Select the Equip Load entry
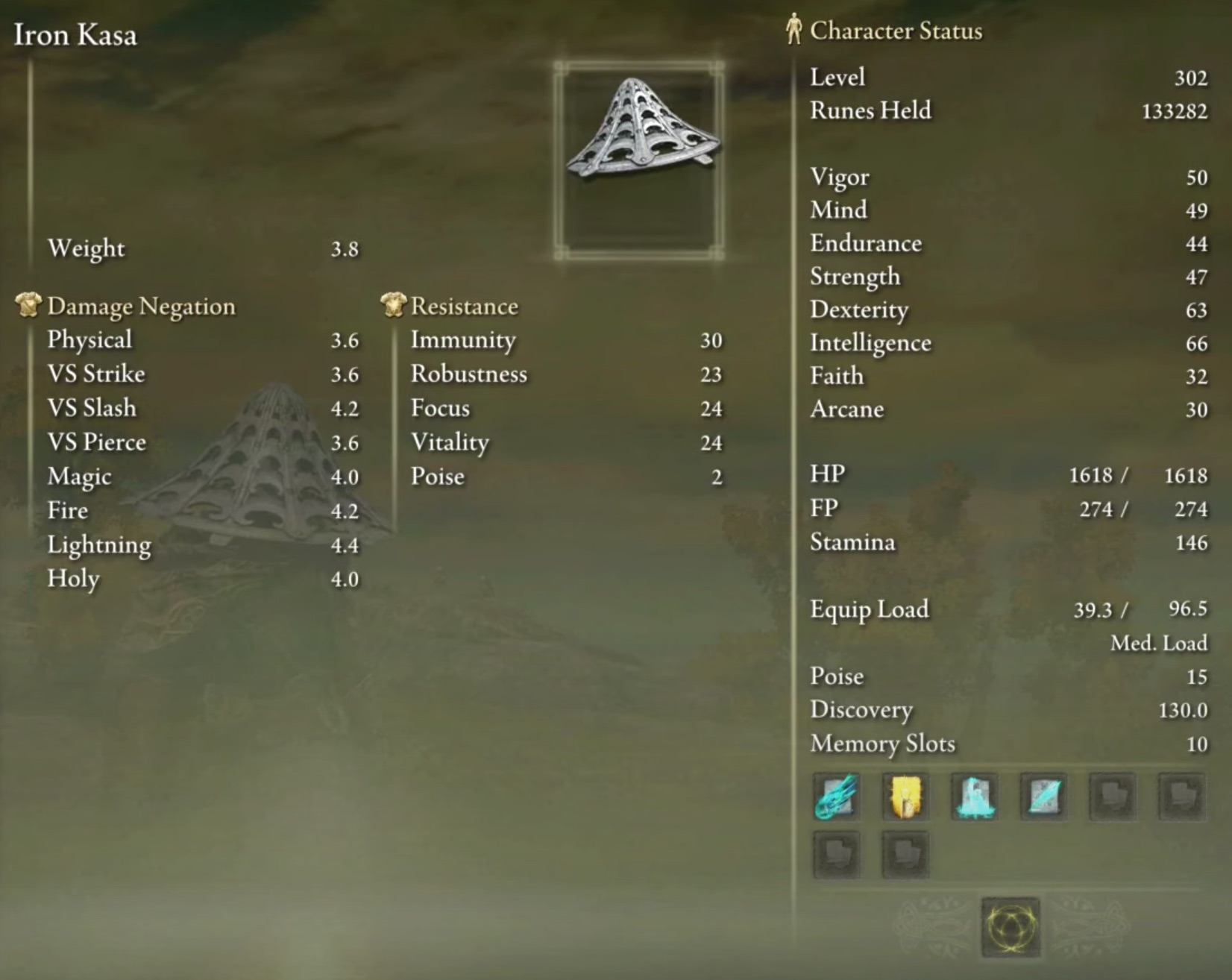Image resolution: width=1232 pixels, height=980 pixels. tap(869, 609)
